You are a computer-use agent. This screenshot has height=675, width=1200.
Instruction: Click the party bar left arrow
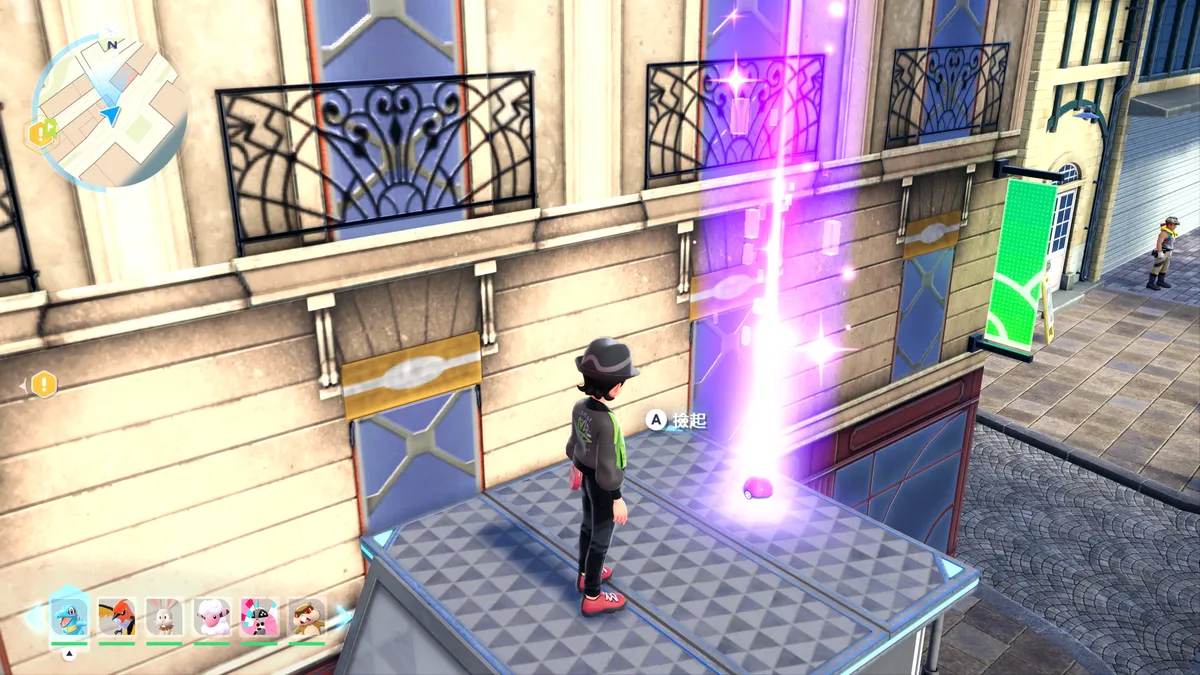[34, 617]
